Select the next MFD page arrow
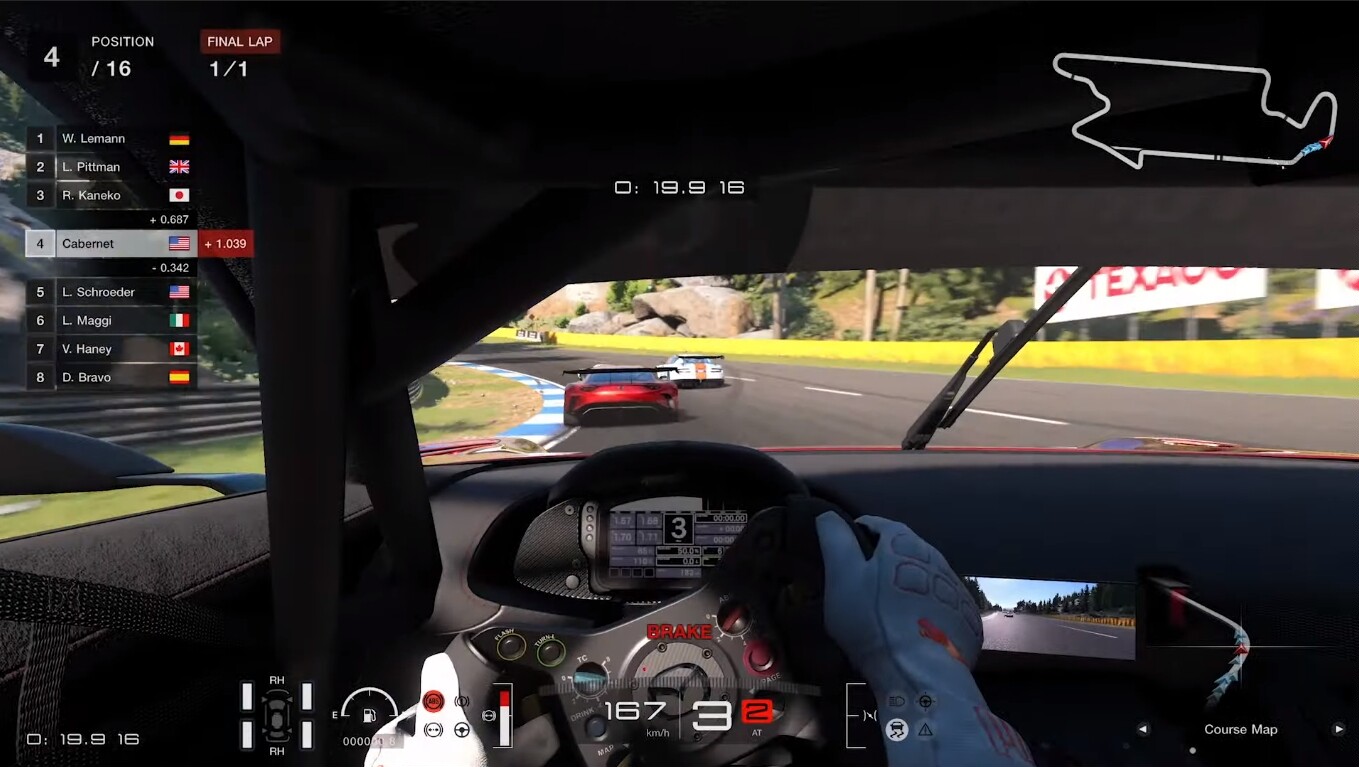Image resolution: width=1359 pixels, height=767 pixels. point(1338,729)
